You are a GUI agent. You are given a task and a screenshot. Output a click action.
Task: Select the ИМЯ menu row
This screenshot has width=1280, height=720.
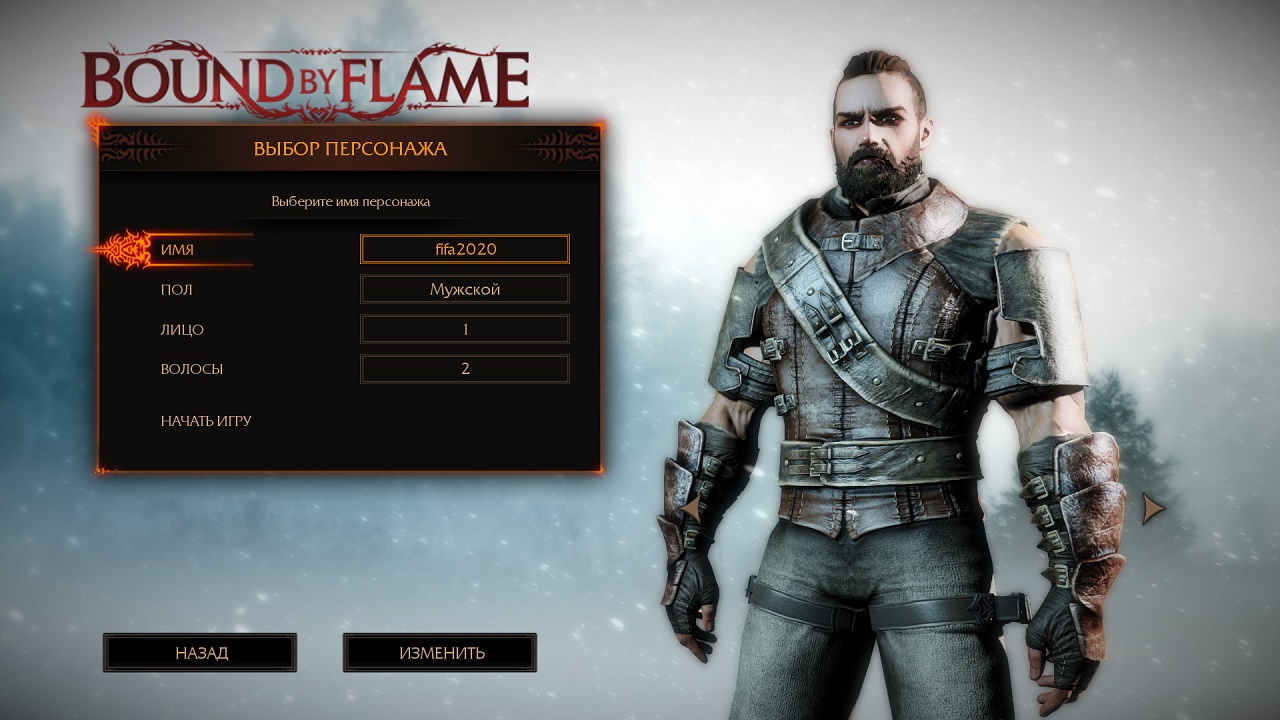178,249
